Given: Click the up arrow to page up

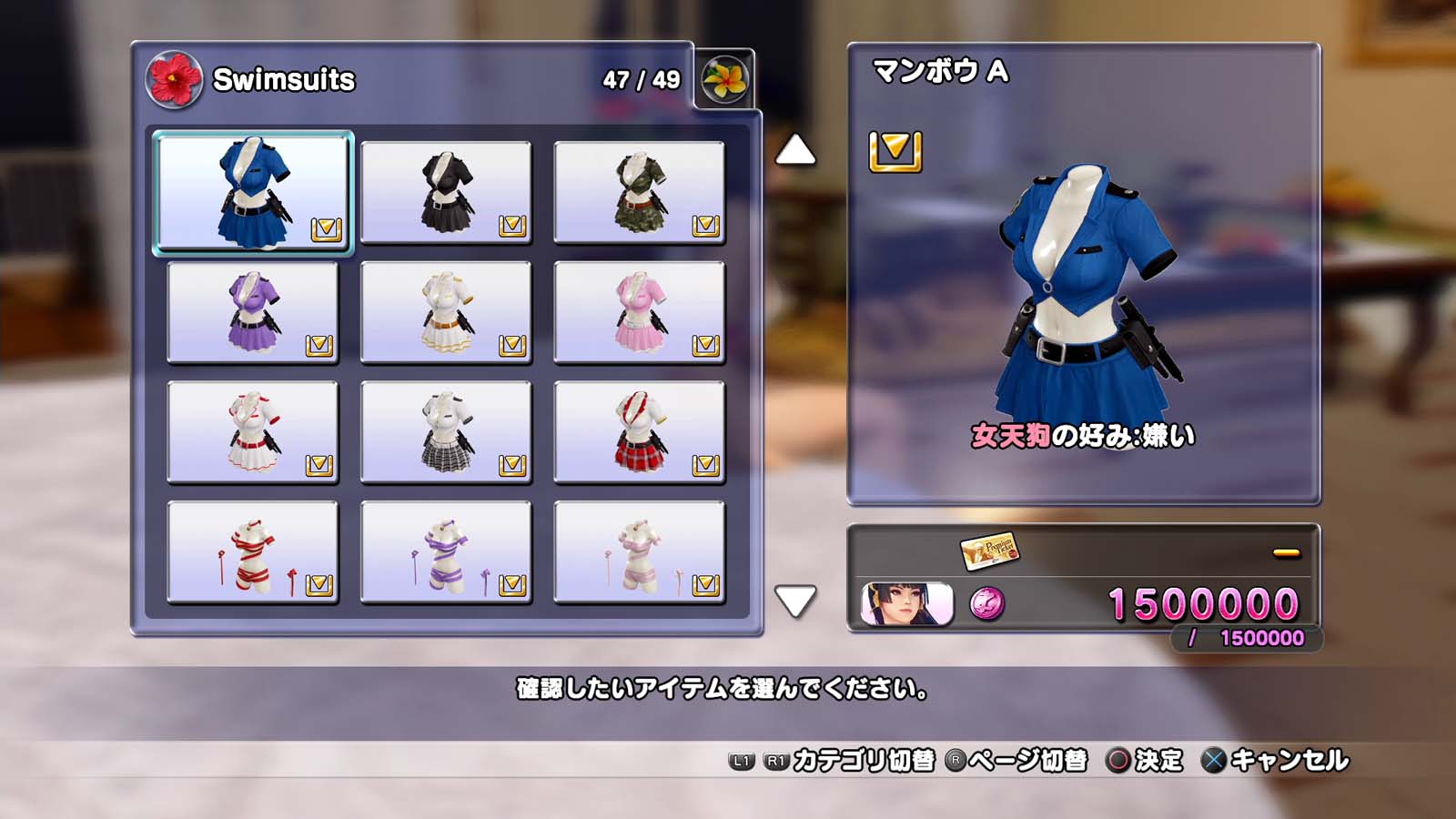Looking at the screenshot, I should 794,150.
